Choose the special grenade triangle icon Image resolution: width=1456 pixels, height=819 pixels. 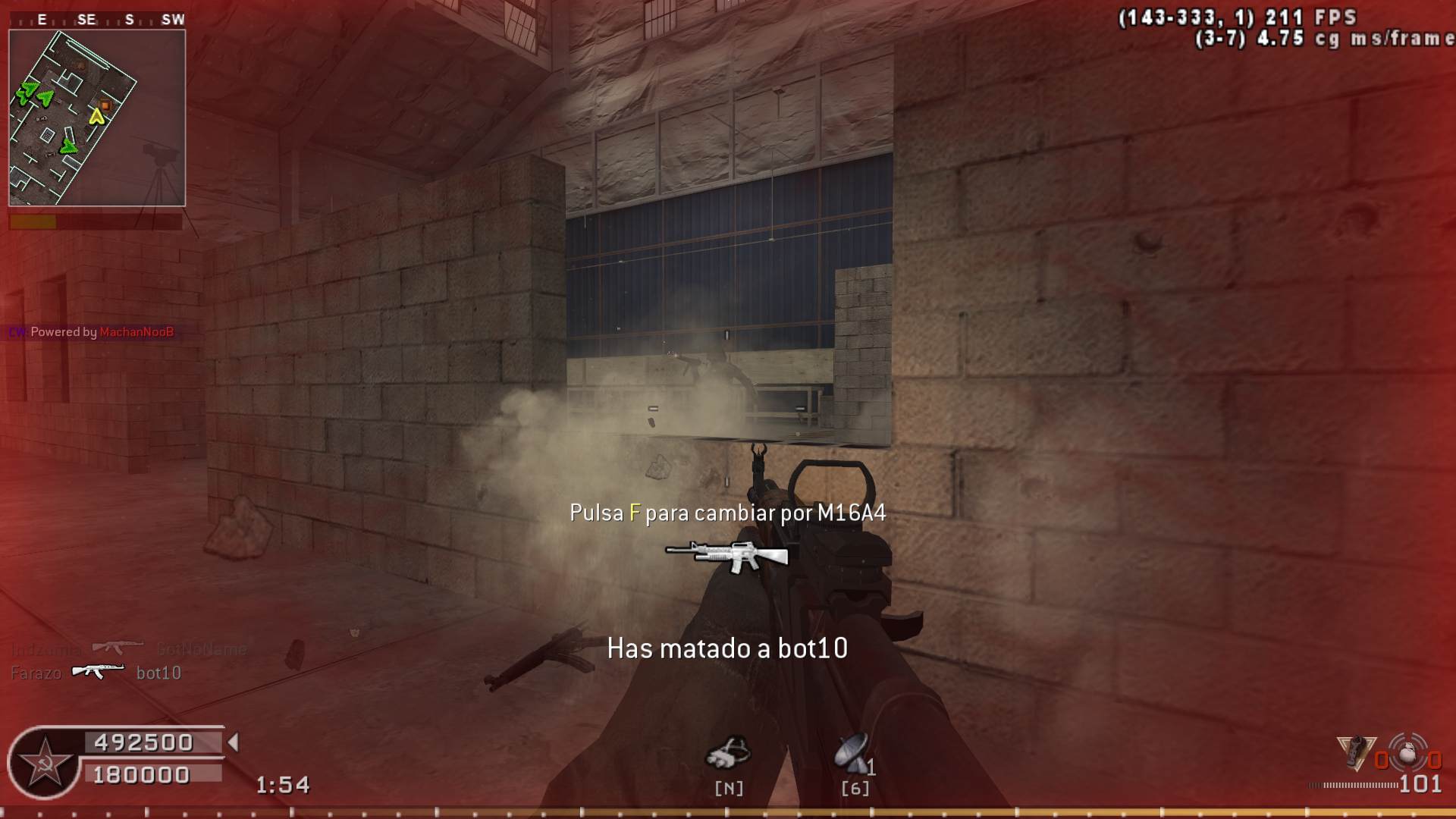[1357, 753]
